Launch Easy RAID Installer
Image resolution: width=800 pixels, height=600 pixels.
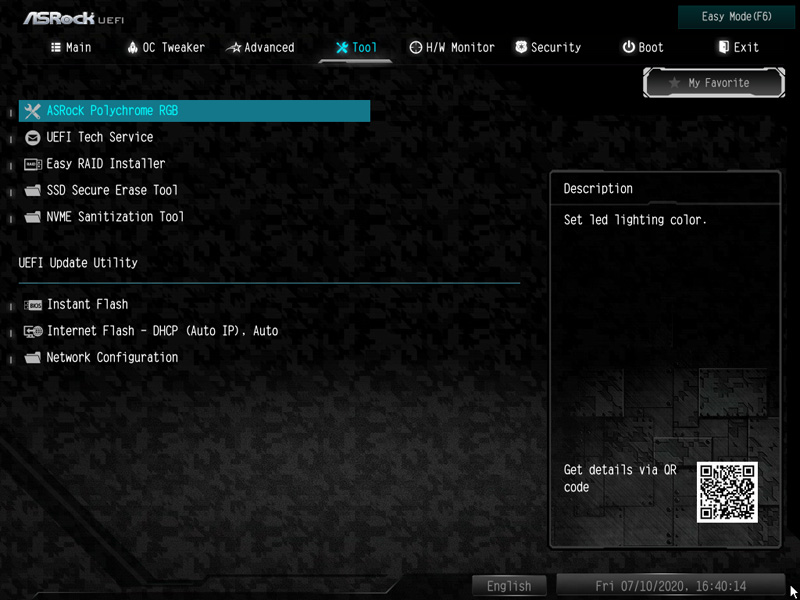[x=106, y=163]
